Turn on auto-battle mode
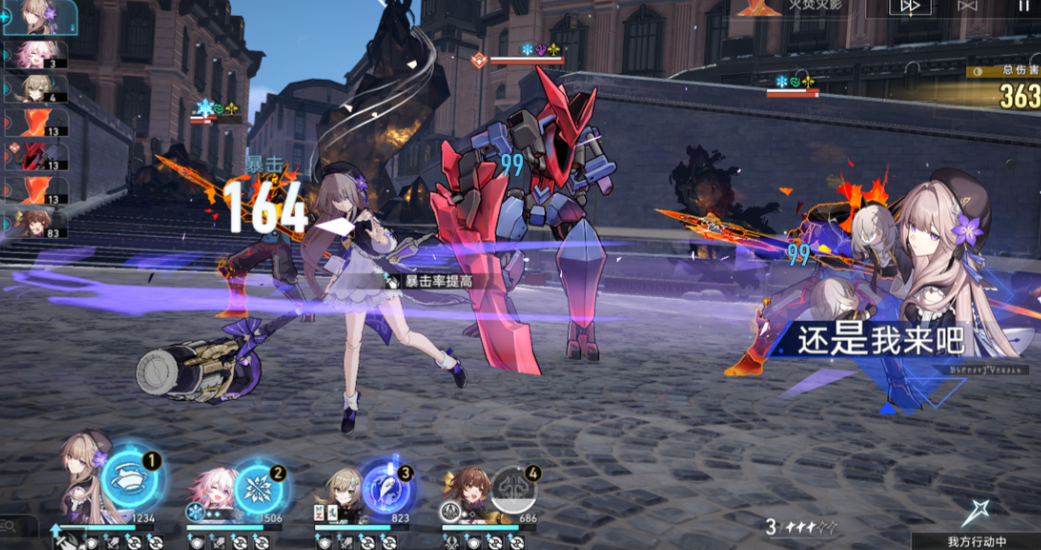Screen dimensions: 1041x550 point(967,6)
